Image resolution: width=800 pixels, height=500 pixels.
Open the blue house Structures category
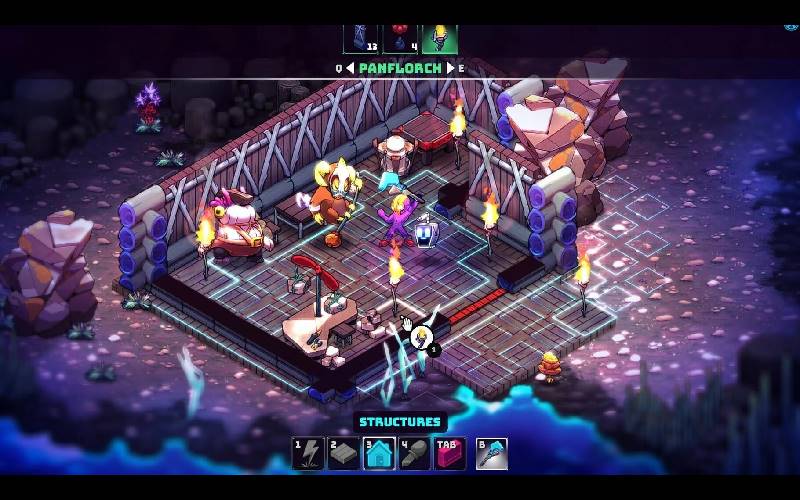pos(379,454)
